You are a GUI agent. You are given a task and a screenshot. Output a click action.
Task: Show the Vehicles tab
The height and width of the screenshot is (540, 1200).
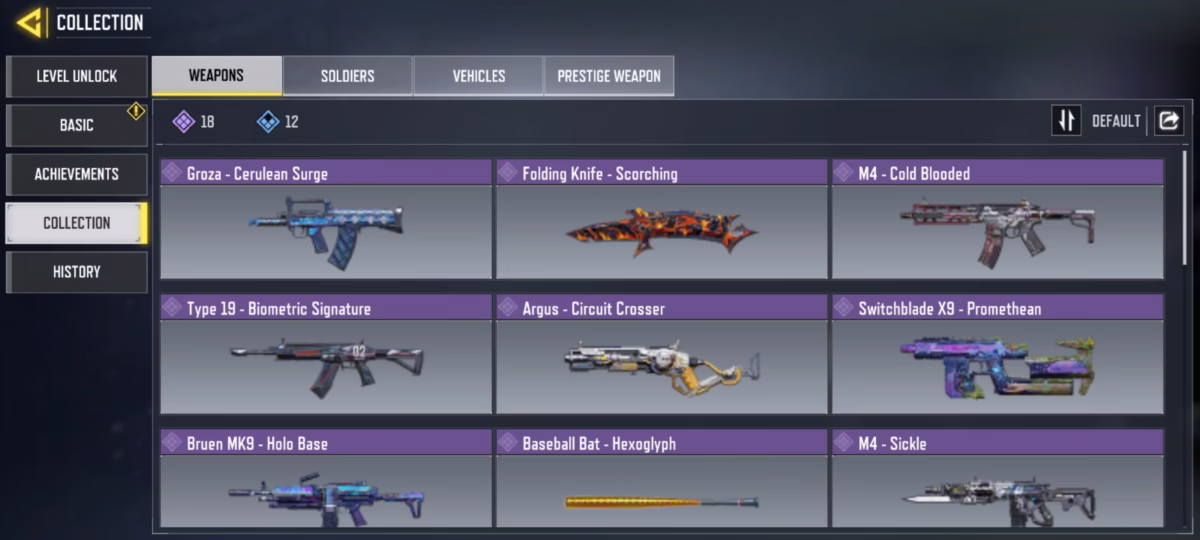tap(478, 76)
